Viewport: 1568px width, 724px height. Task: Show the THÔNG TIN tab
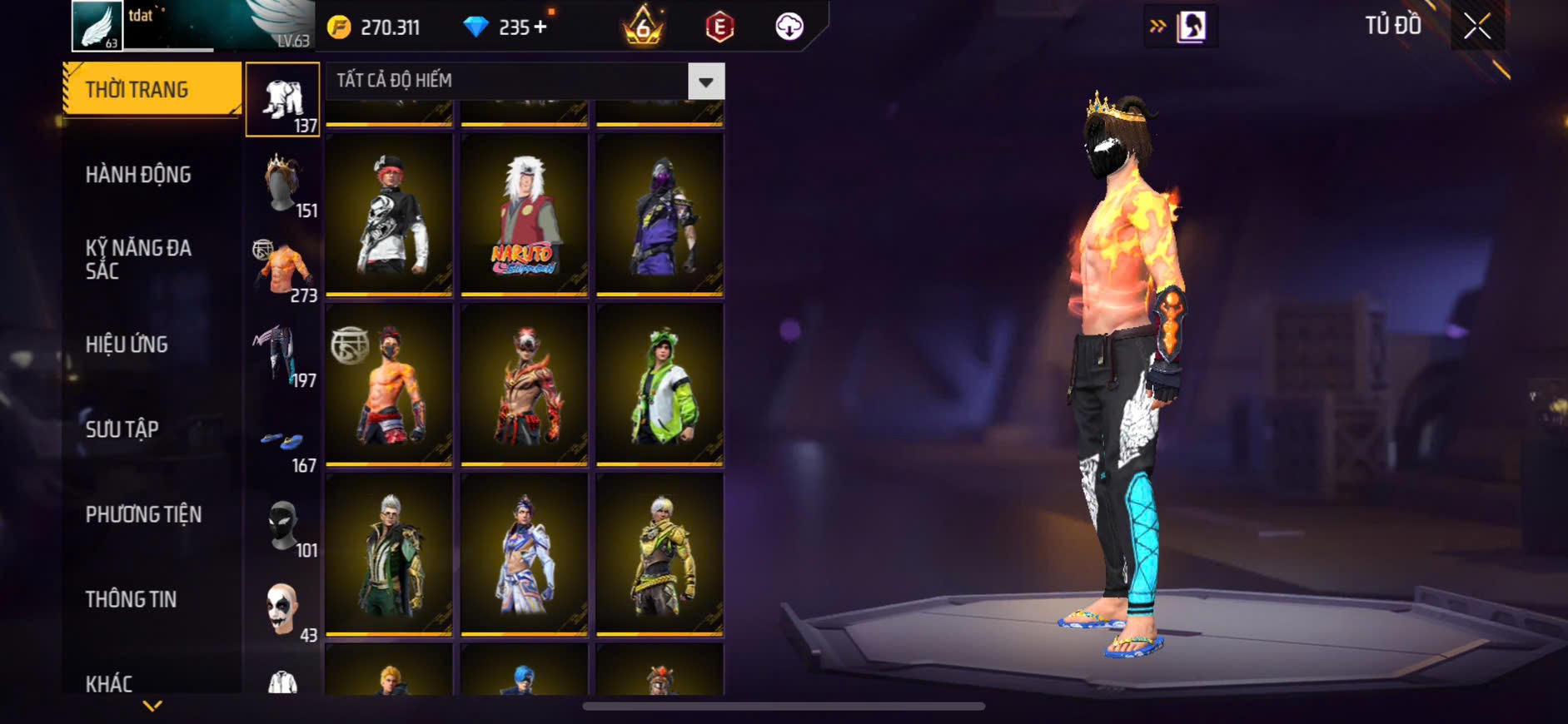coord(131,599)
